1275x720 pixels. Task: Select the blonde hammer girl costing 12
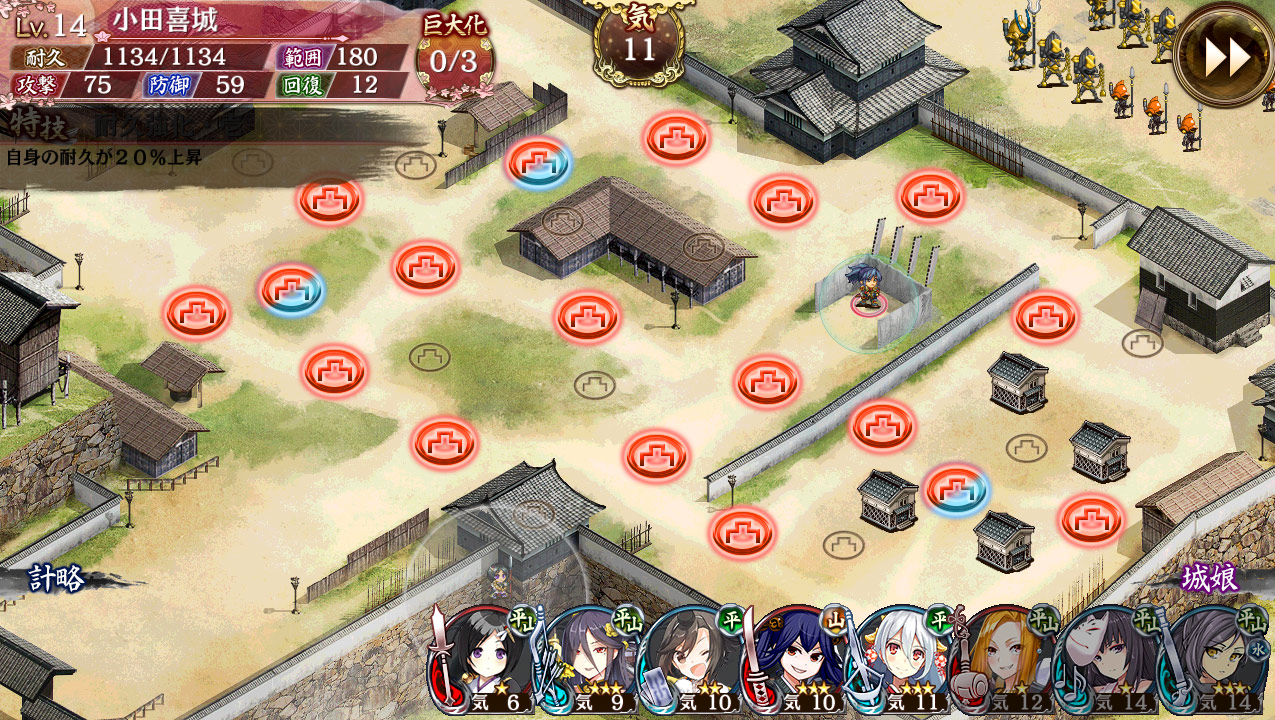[1004, 660]
